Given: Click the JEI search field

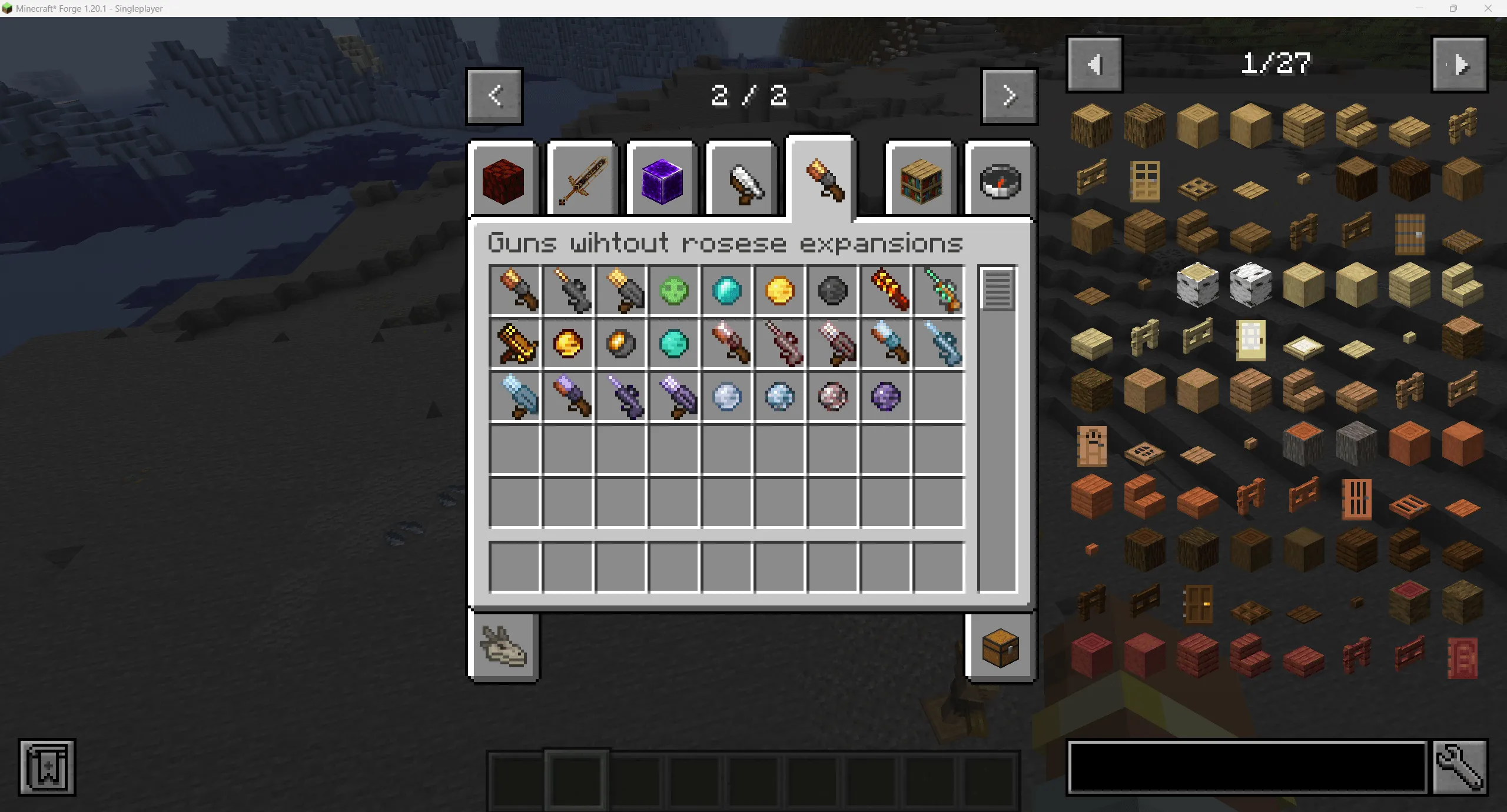Looking at the screenshot, I should [1245, 767].
